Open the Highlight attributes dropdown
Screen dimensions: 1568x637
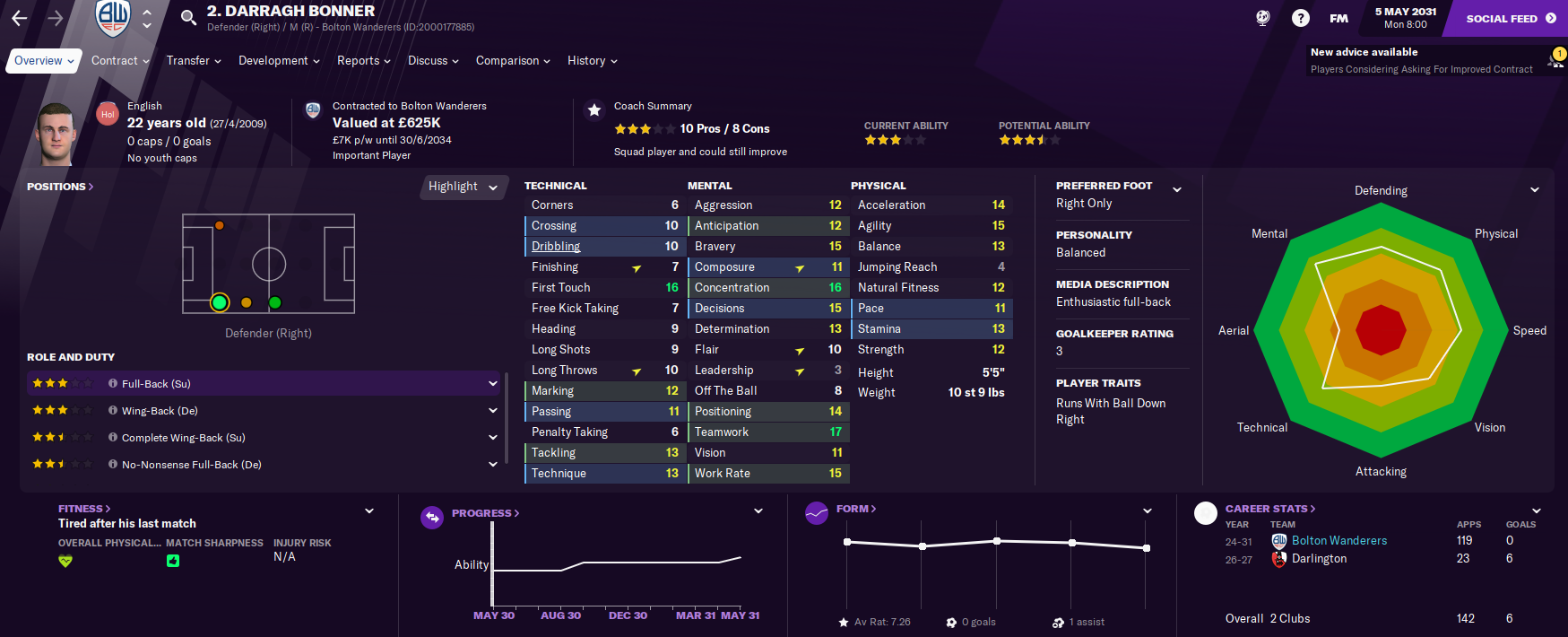click(x=462, y=187)
